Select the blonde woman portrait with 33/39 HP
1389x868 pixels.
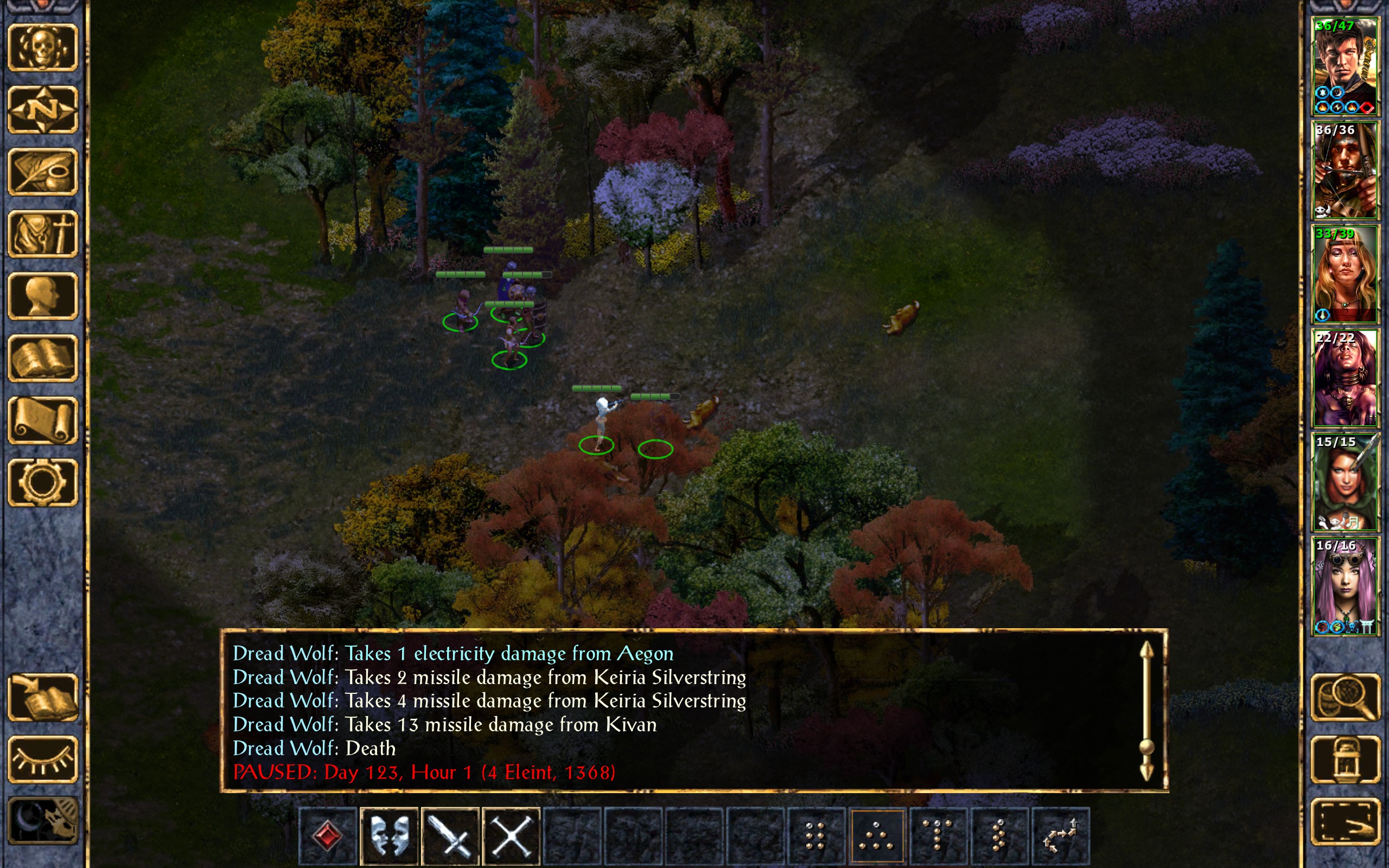coord(1345,274)
